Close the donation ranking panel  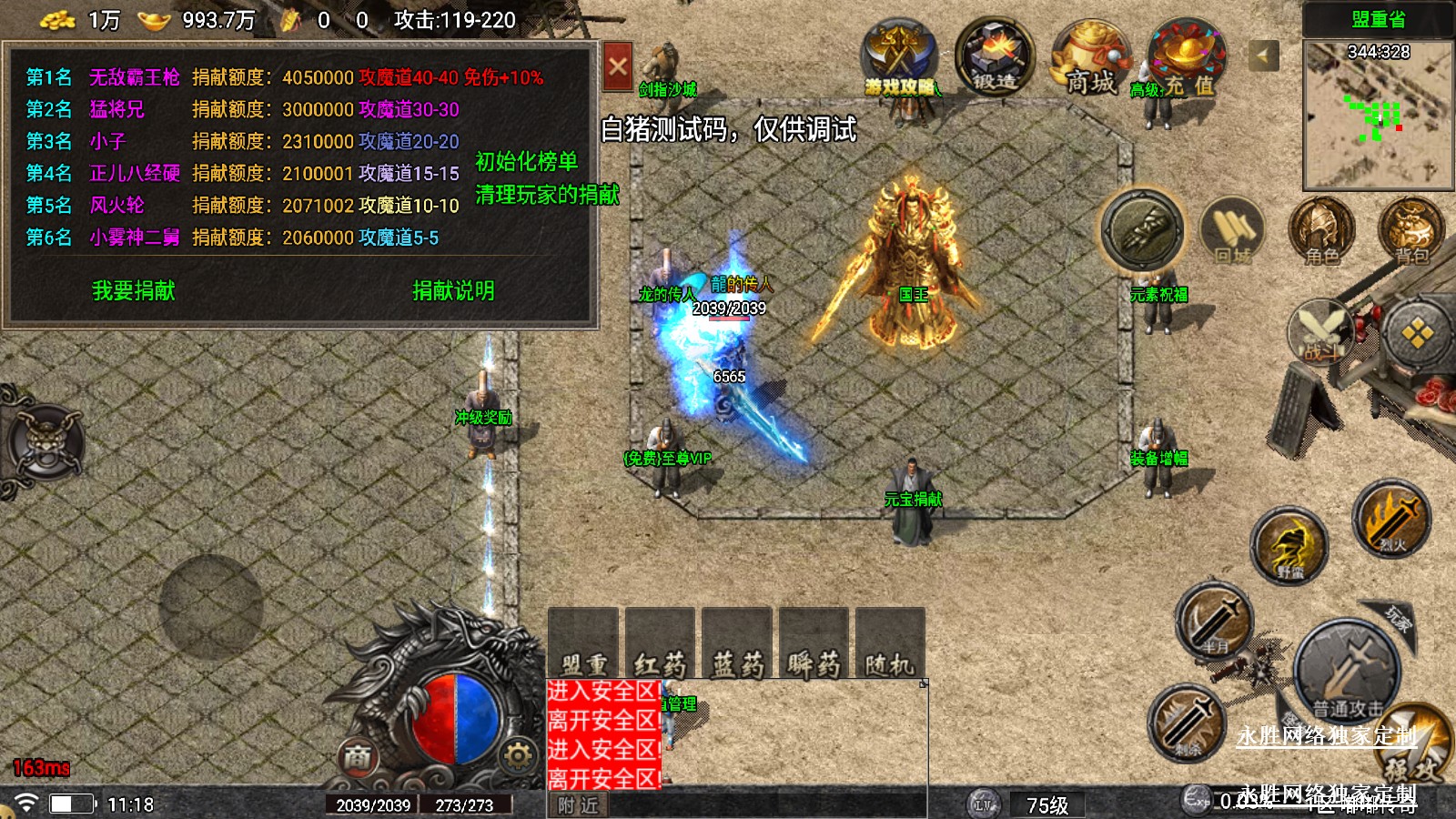point(618,66)
